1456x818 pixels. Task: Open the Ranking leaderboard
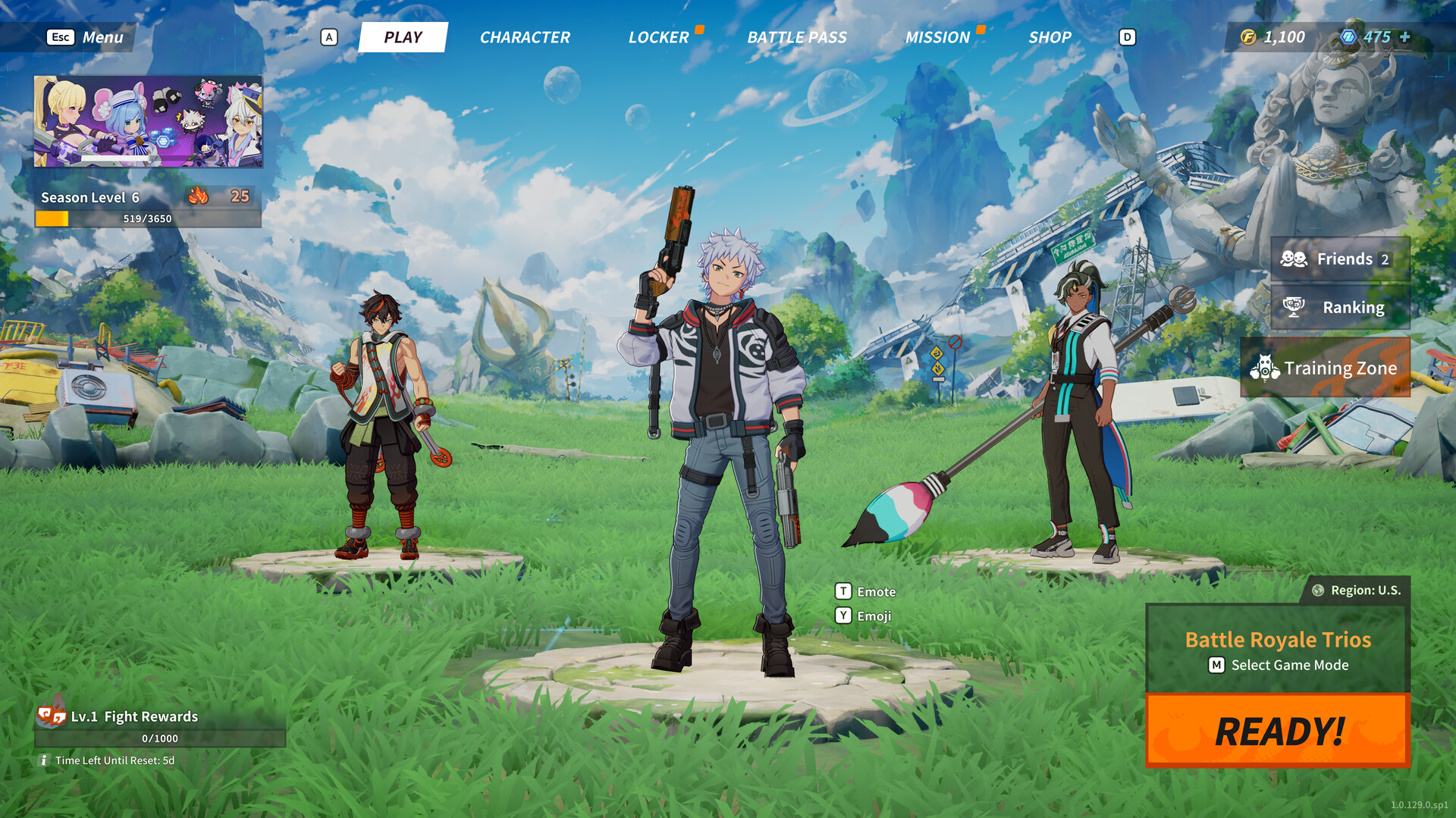pos(1340,307)
